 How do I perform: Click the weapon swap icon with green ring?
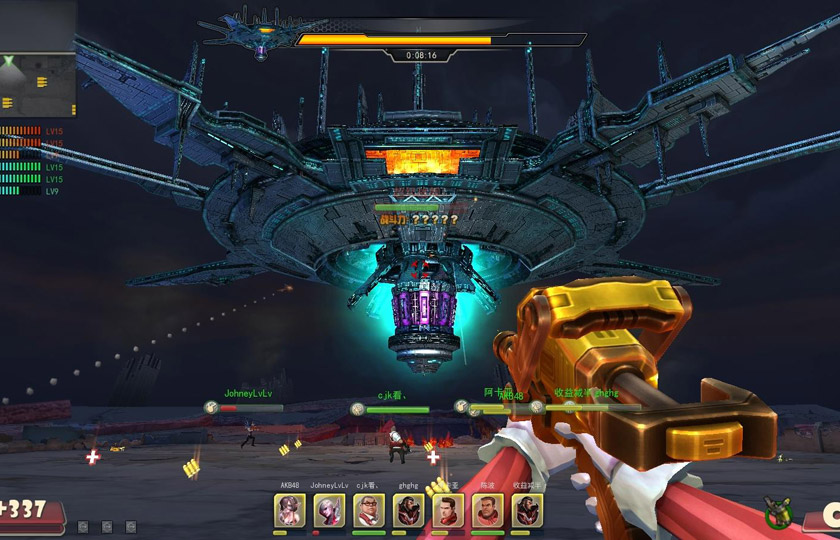(778, 516)
